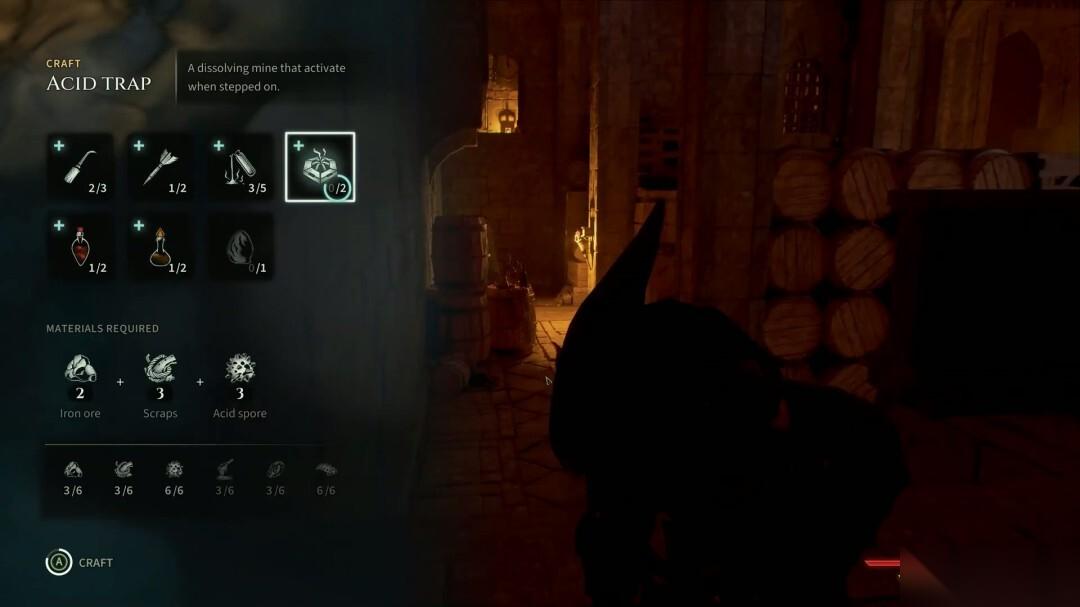This screenshot has width=1080, height=607.
Task: Select the red heart-shaped potion slot
Action: point(80,246)
